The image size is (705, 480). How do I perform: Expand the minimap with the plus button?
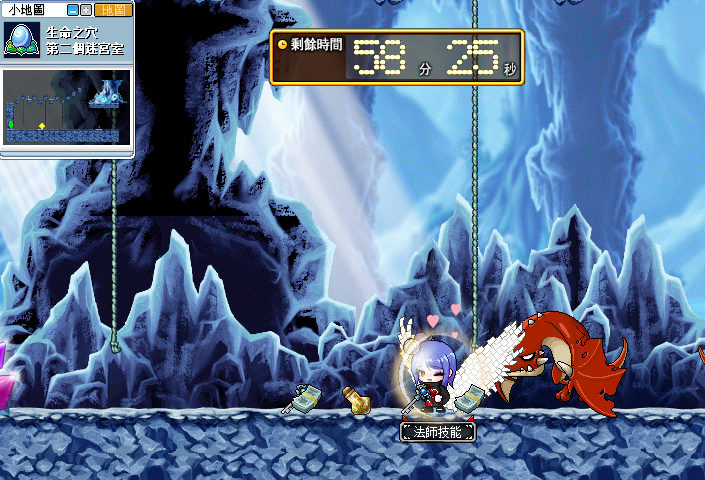pos(86,9)
